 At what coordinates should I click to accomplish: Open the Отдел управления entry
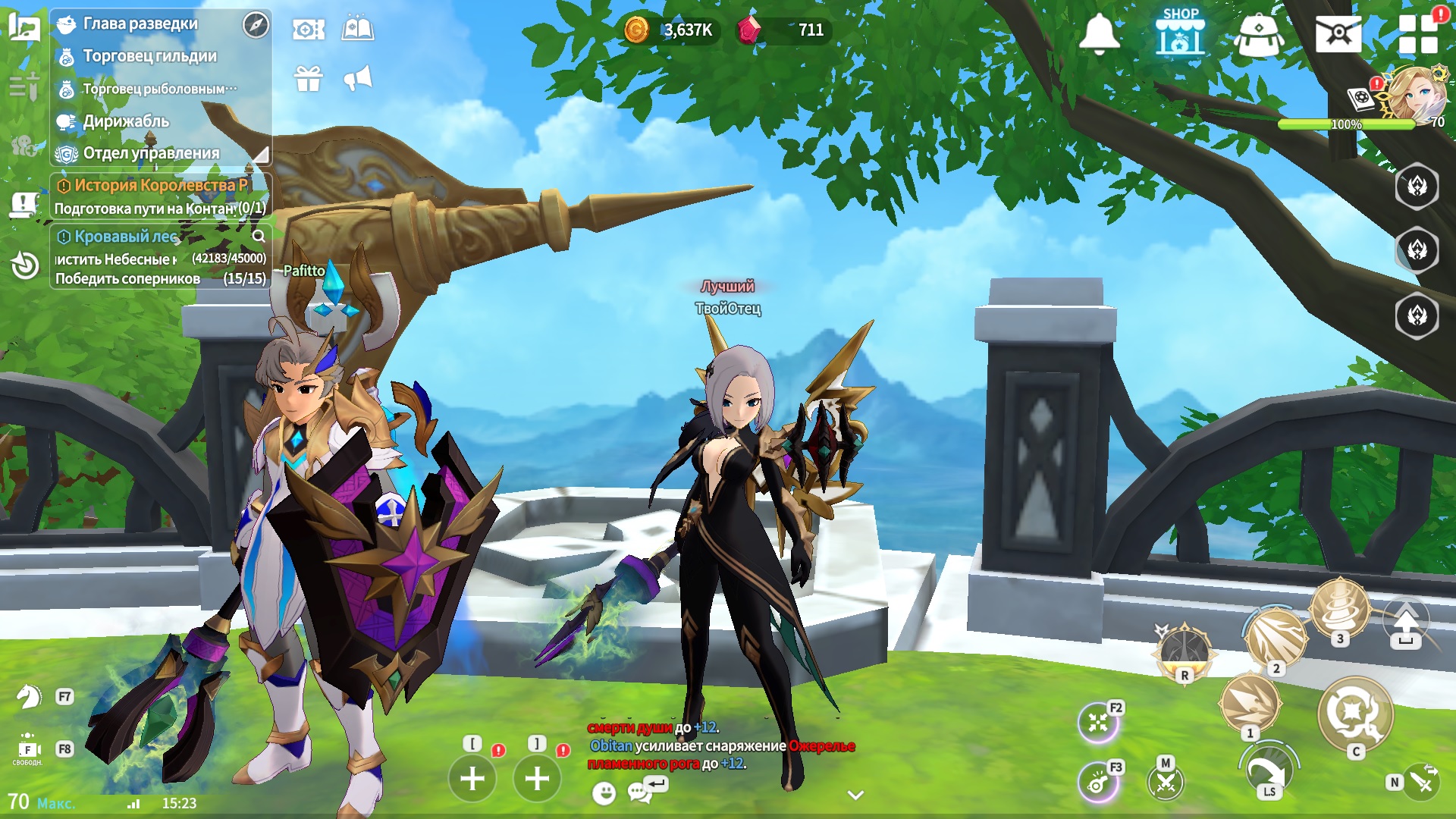pyautogui.click(x=151, y=153)
